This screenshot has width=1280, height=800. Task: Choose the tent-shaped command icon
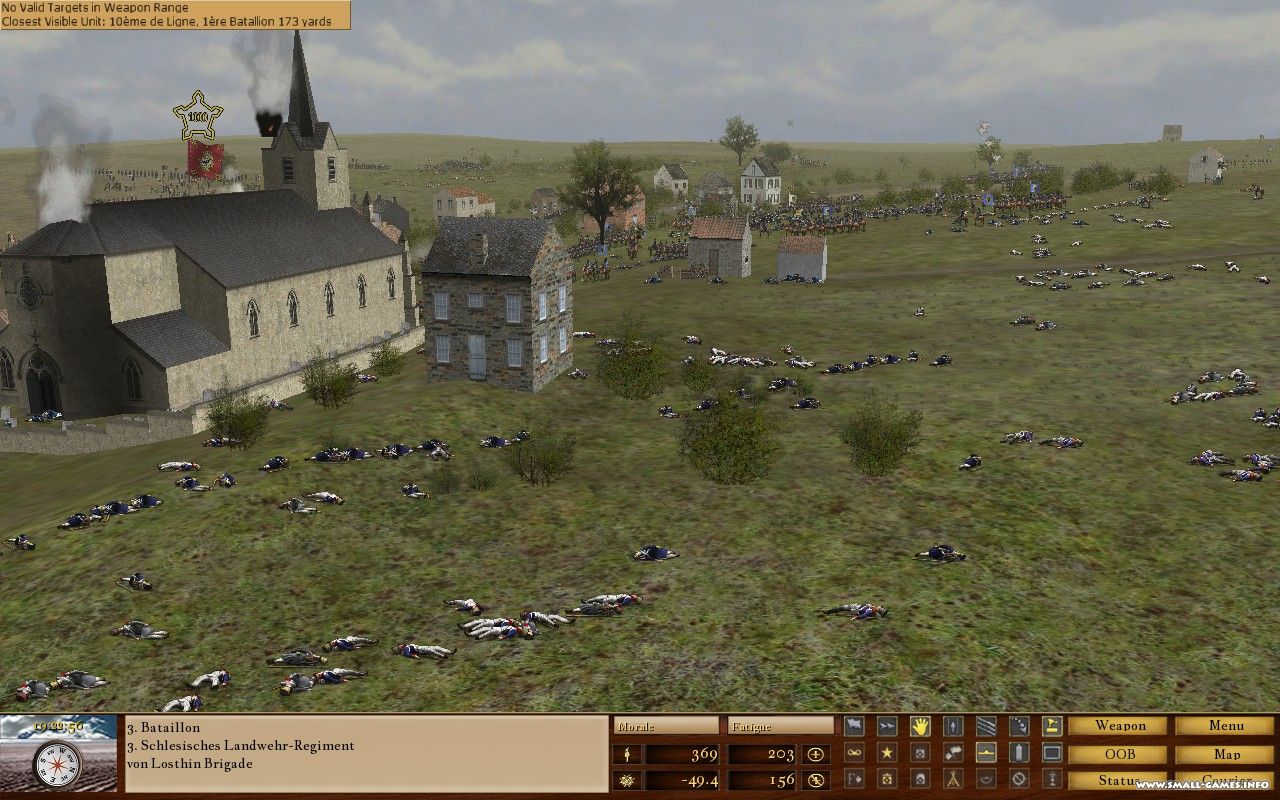tap(953, 778)
